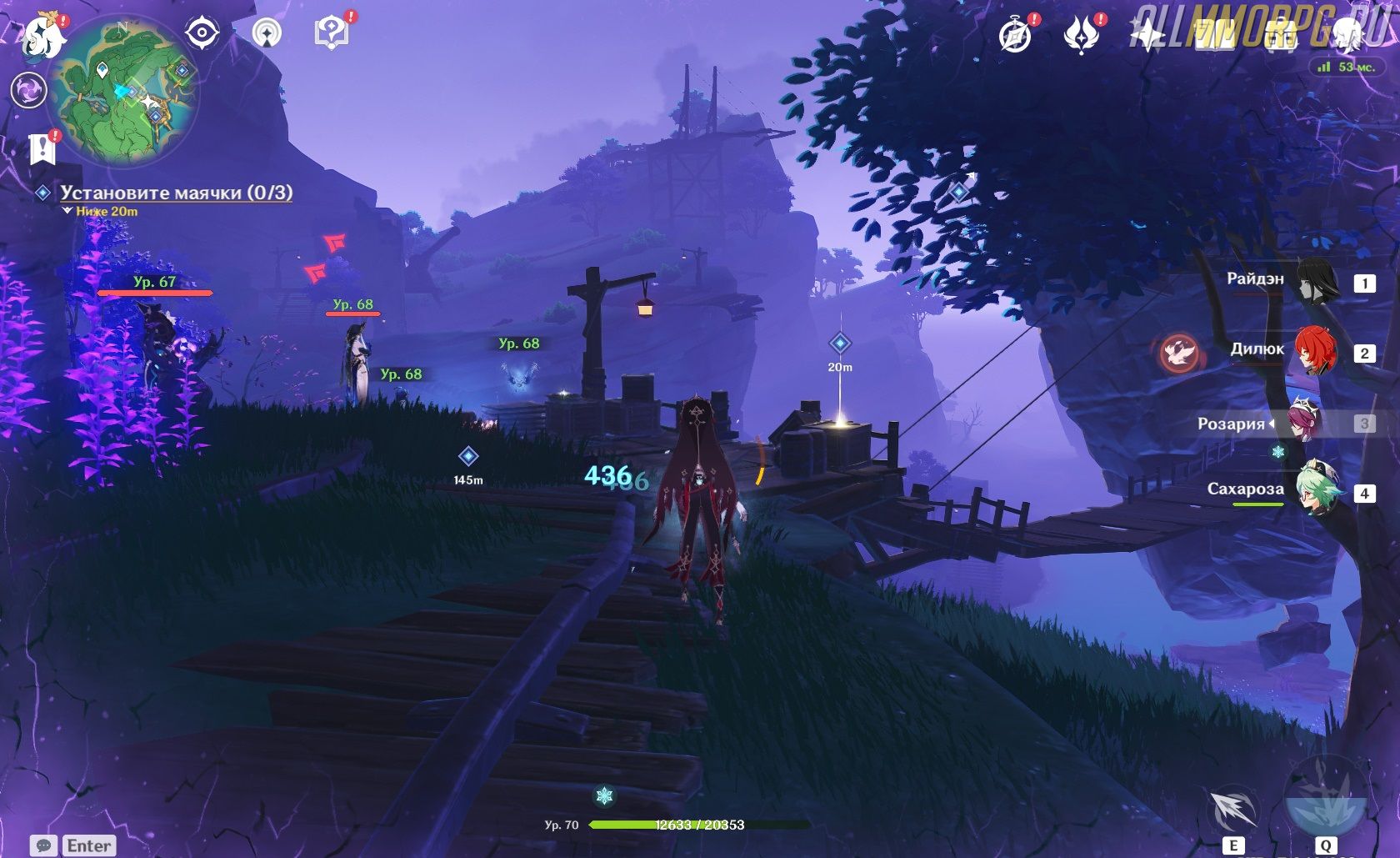Toggle elemental sight eye icon
Screen dimensions: 1400x858
pos(202,33)
